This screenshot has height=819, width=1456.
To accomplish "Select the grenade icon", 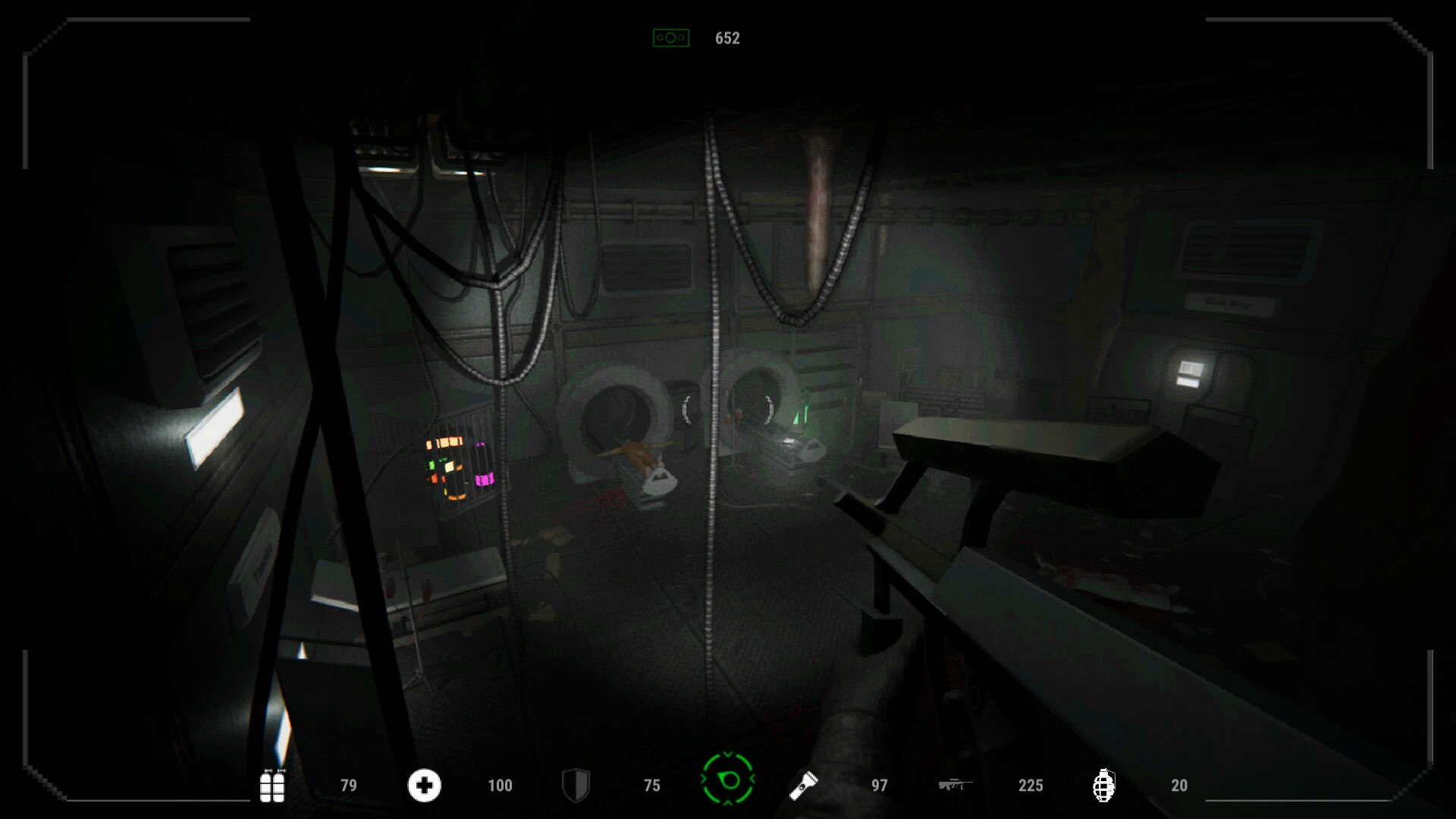I will pos(1103,786).
